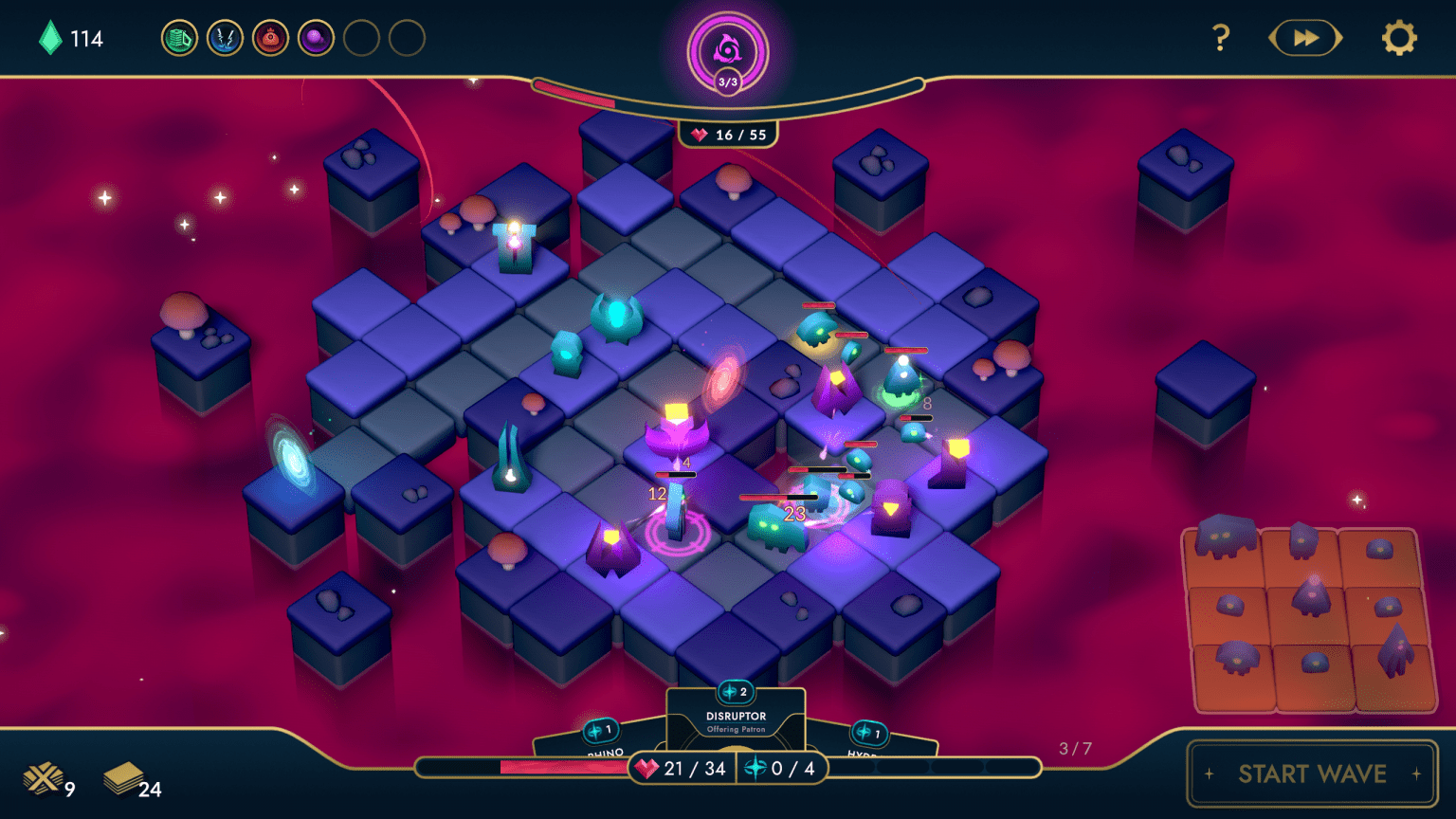Activate the blue lightning consumable
The width and height of the screenshot is (1456, 819).
coord(225,38)
